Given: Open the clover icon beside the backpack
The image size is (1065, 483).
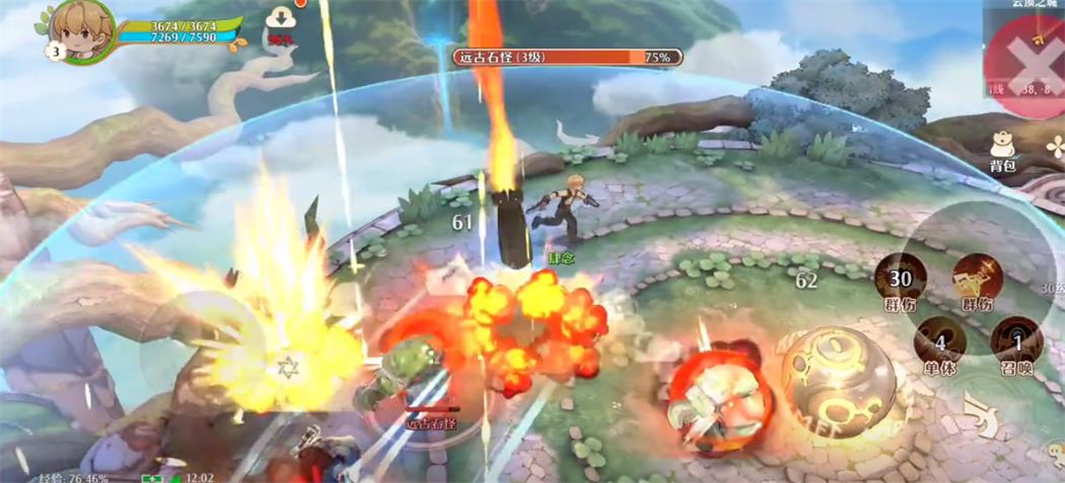Looking at the screenshot, I should [x=1055, y=146].
